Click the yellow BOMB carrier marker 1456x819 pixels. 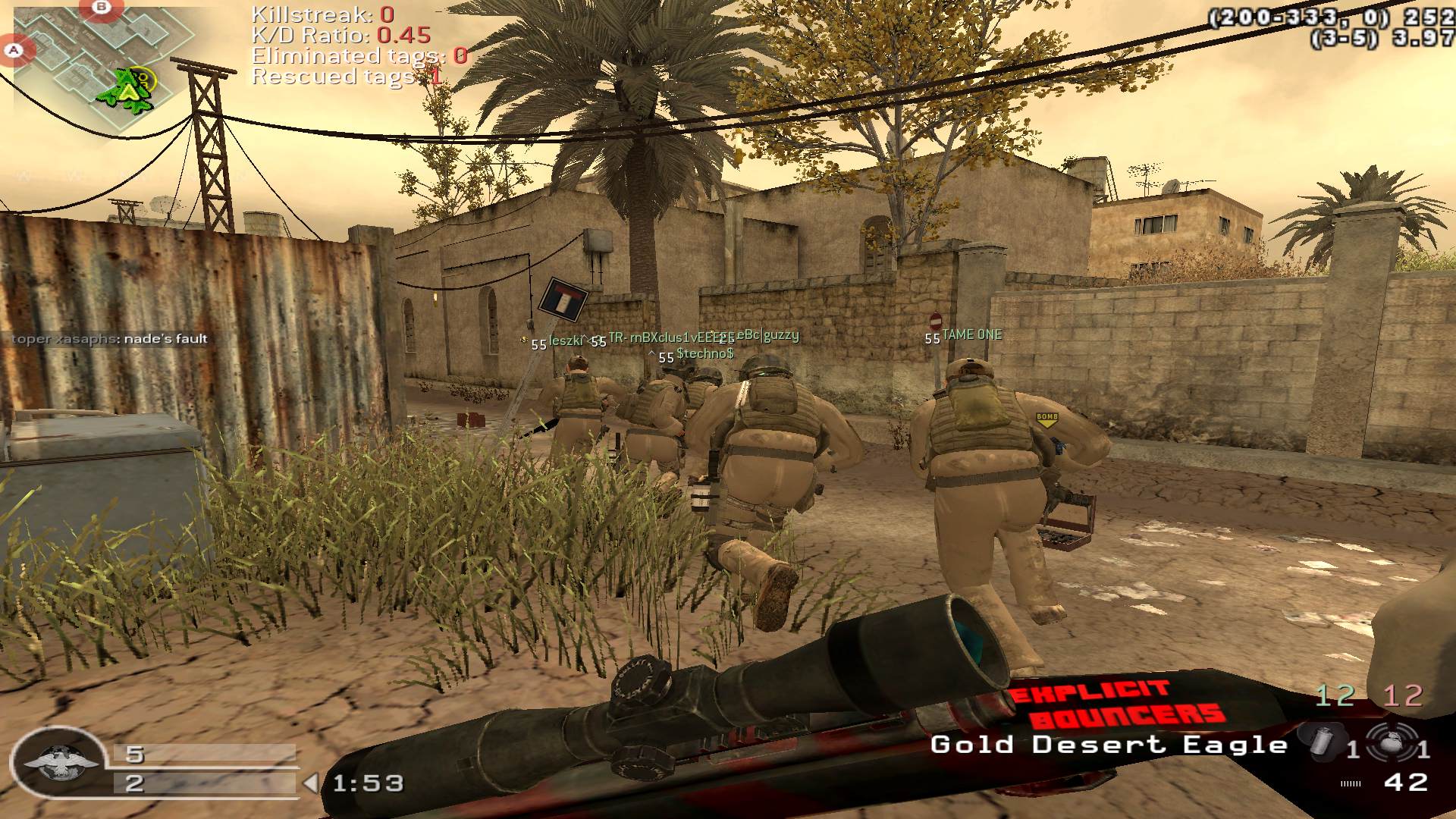(1046, 419)
